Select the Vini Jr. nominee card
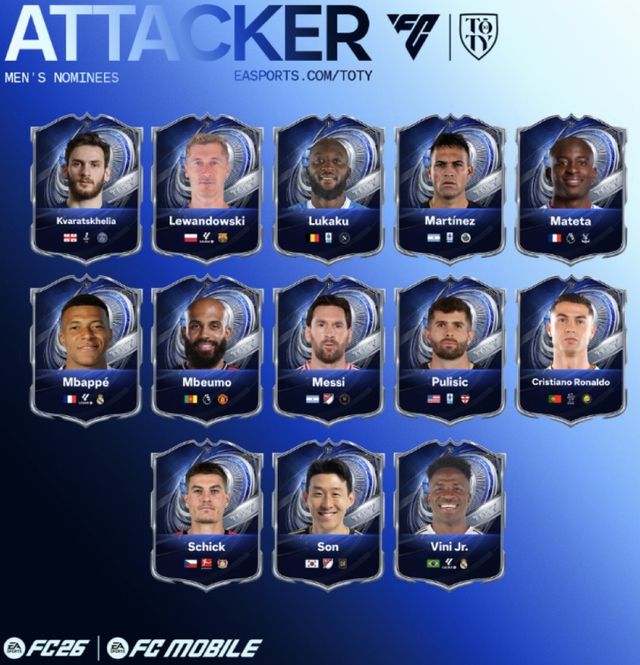This screenshot has height=665, width=640. pyautogui.click(x=450, y=513)
